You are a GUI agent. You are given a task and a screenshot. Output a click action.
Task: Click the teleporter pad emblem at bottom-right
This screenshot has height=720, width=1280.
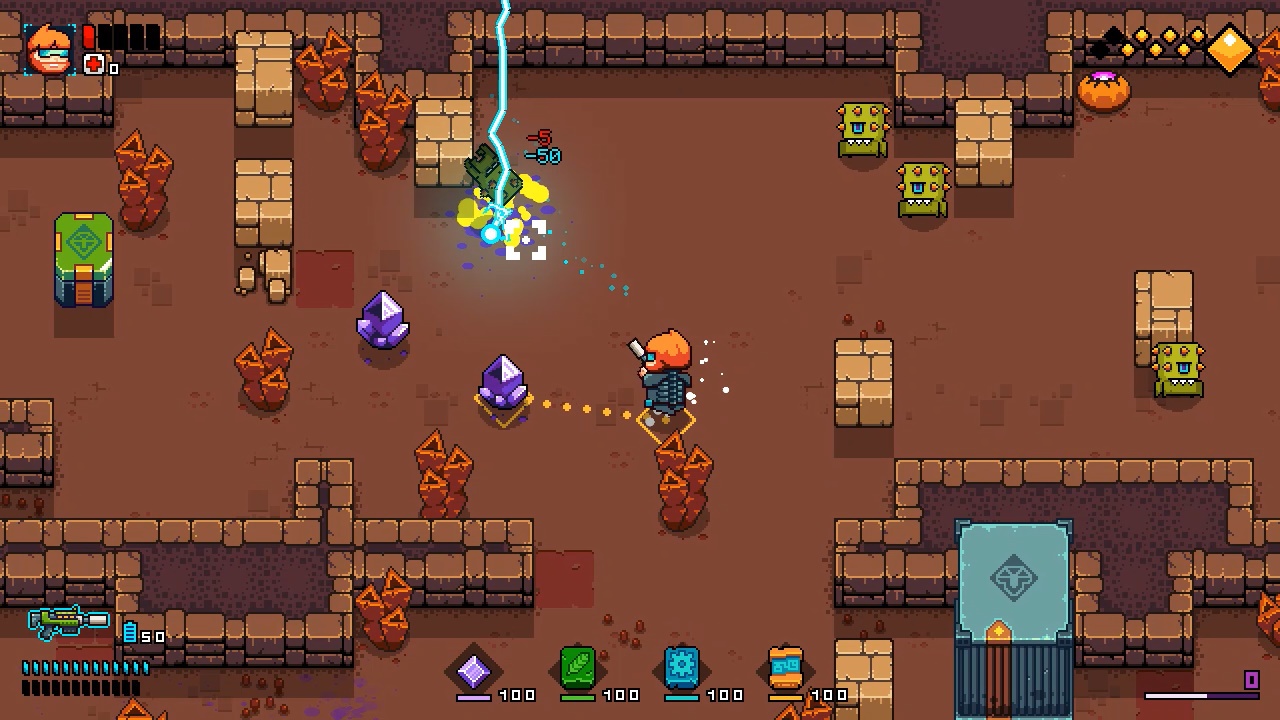(1014, 578)
